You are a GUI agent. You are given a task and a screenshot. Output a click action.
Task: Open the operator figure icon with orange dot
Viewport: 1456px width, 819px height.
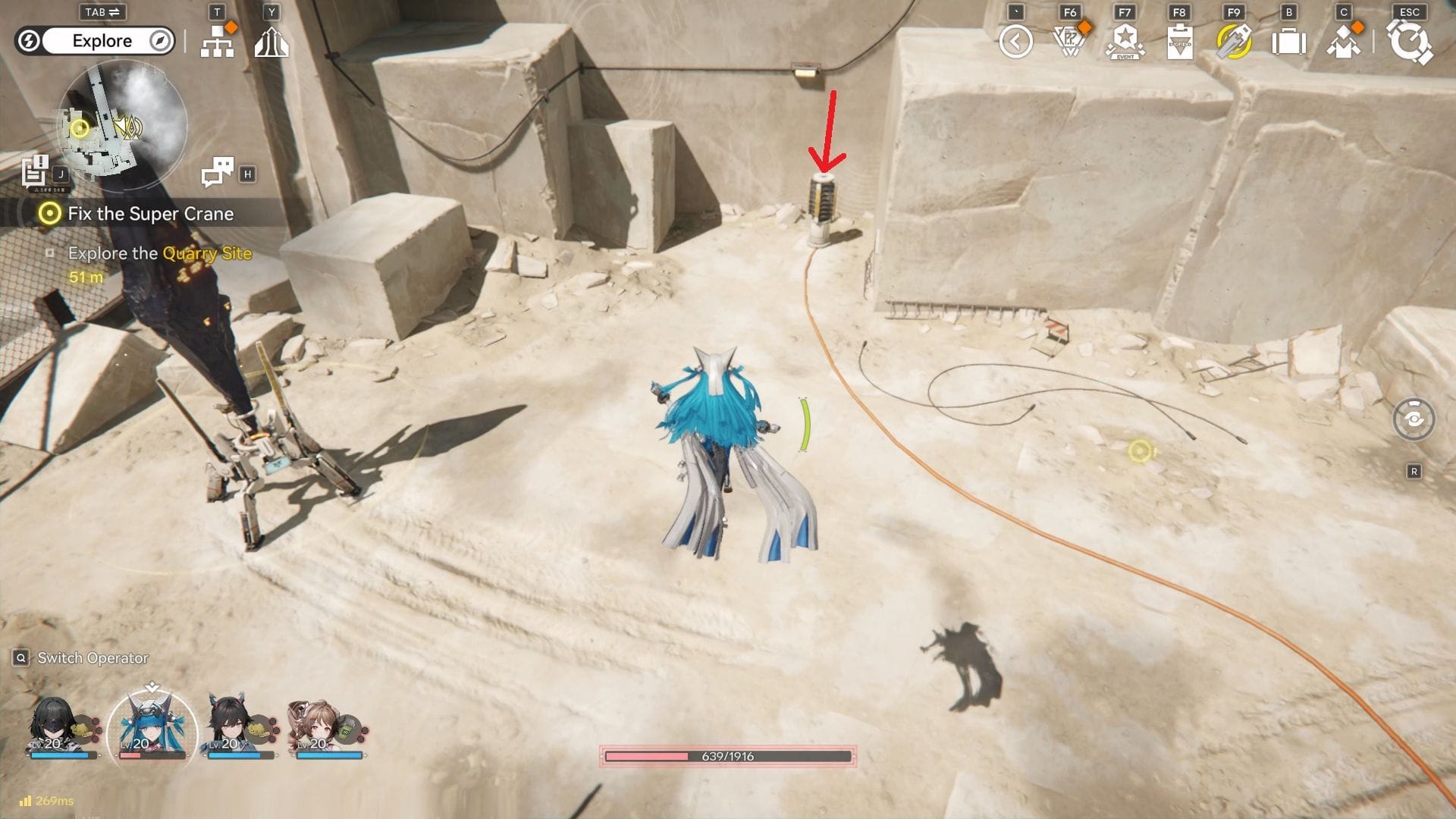(x=1344, y=42)
